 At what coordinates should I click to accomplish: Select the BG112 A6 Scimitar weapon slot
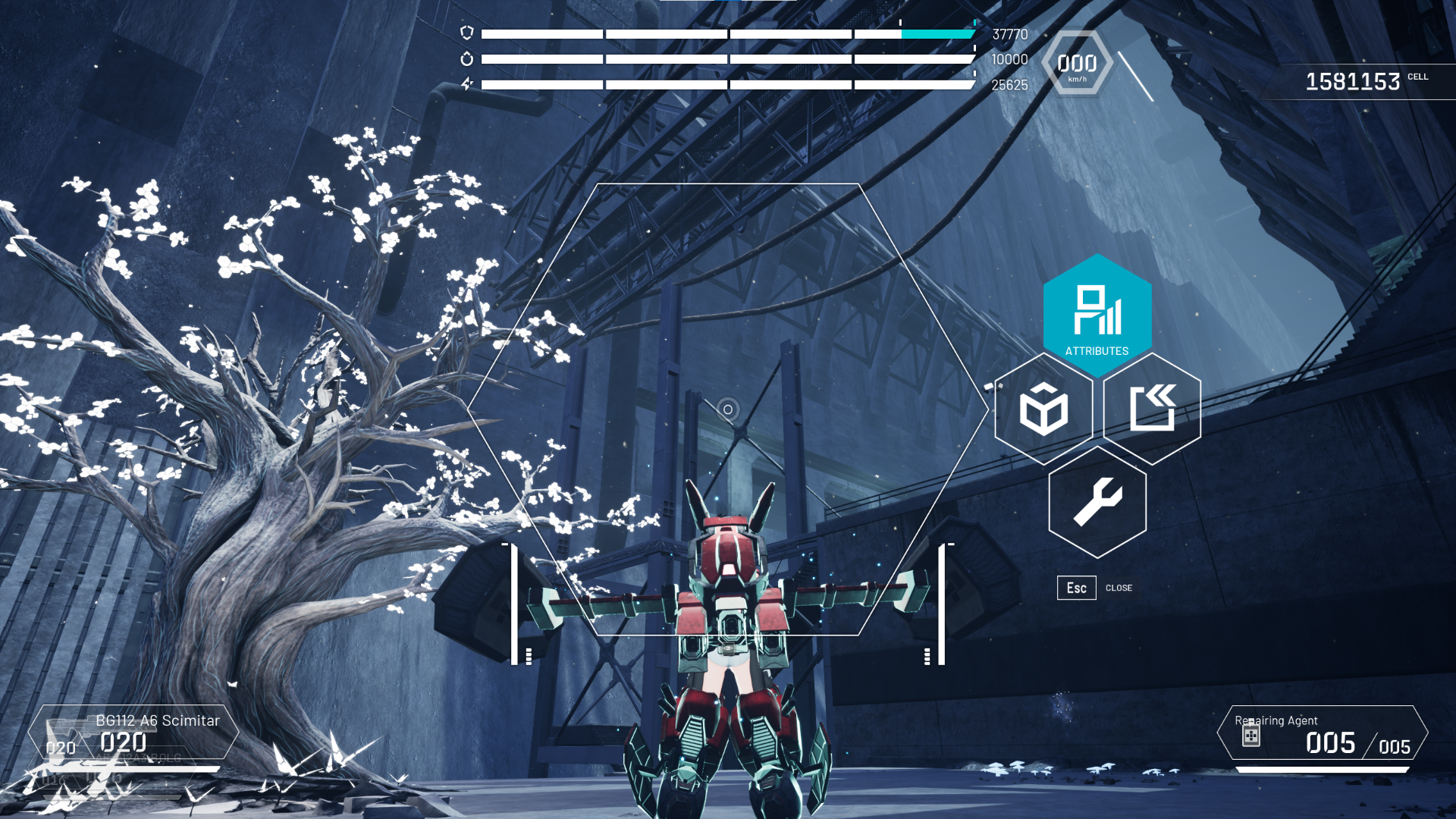point(133,733)
